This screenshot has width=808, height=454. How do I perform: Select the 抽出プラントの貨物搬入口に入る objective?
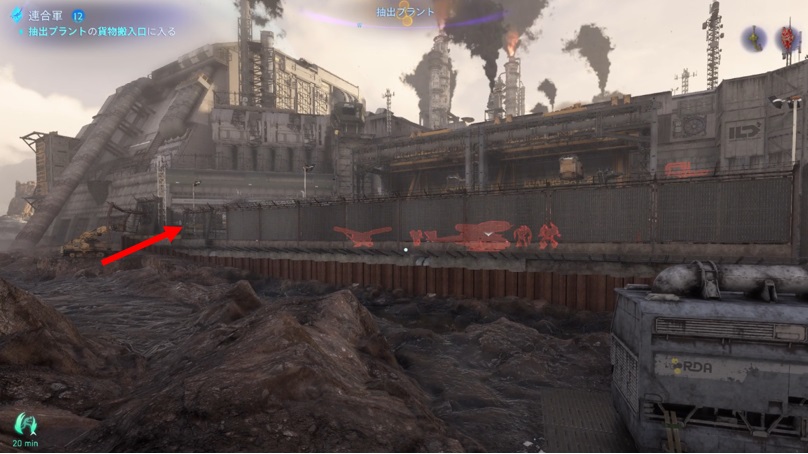click(100, 32)
